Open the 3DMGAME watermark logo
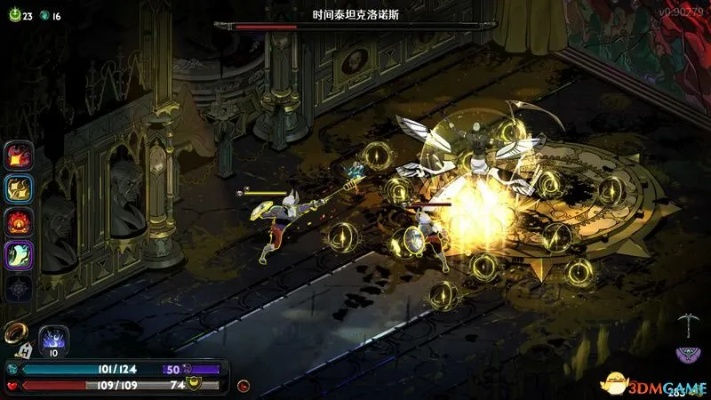711x400 pixels. click(x=654, y=384)
